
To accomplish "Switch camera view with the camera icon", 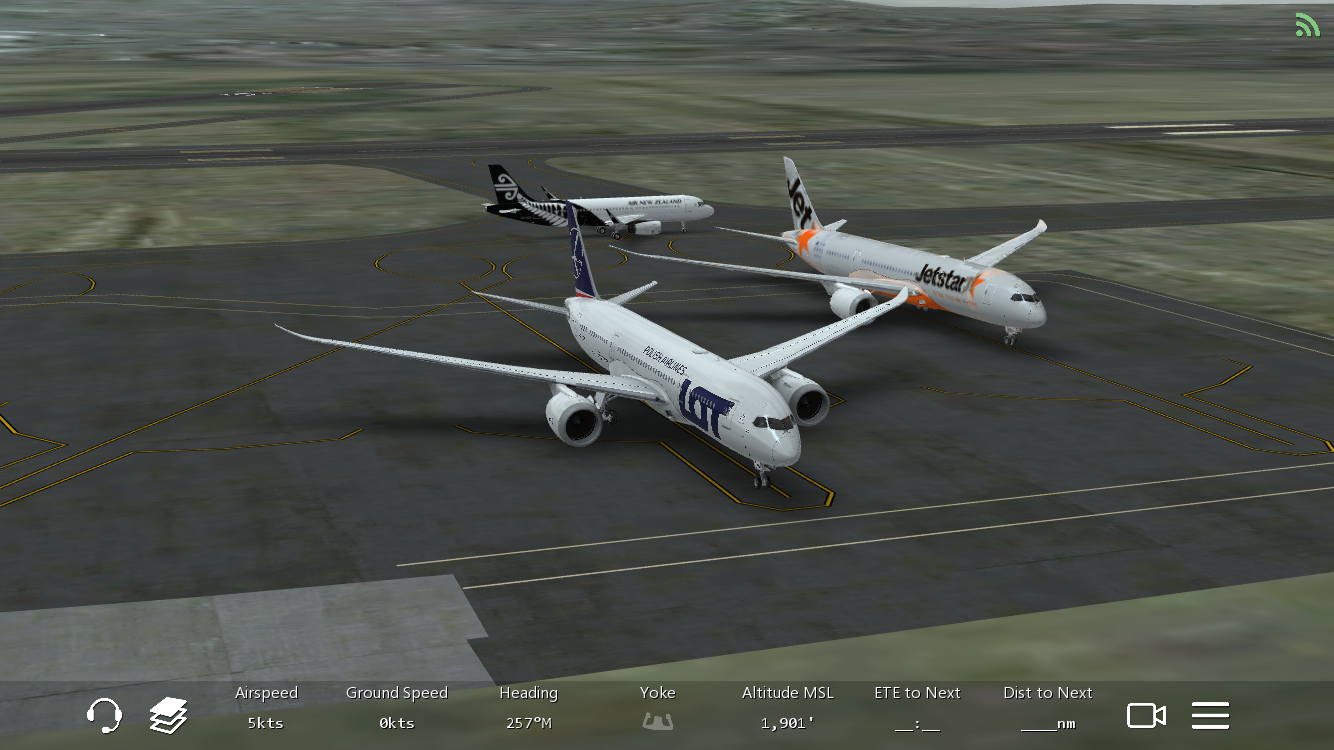I will [1146, 715].
